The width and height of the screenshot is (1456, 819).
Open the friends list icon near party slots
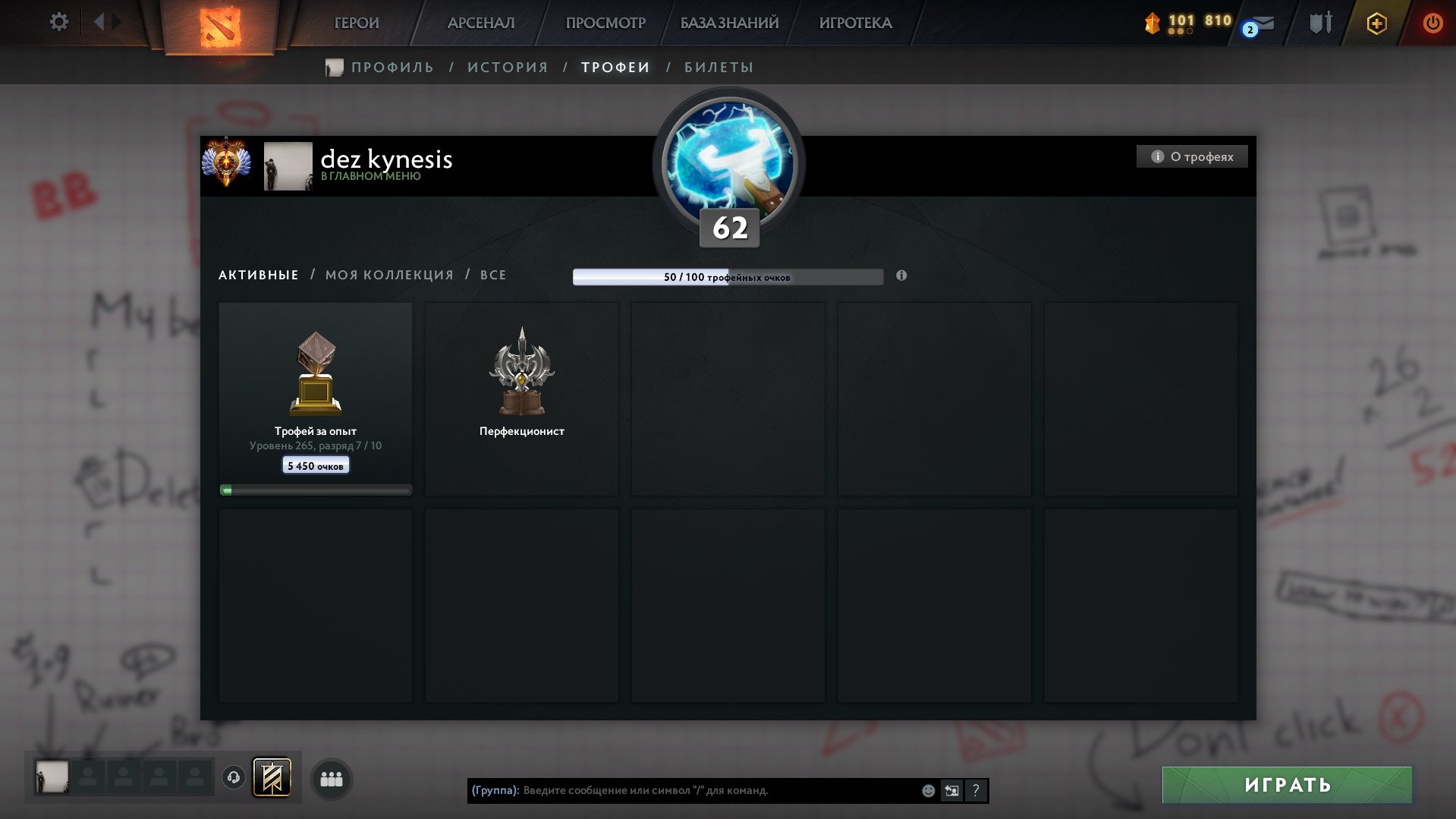[x=331, y=779]
